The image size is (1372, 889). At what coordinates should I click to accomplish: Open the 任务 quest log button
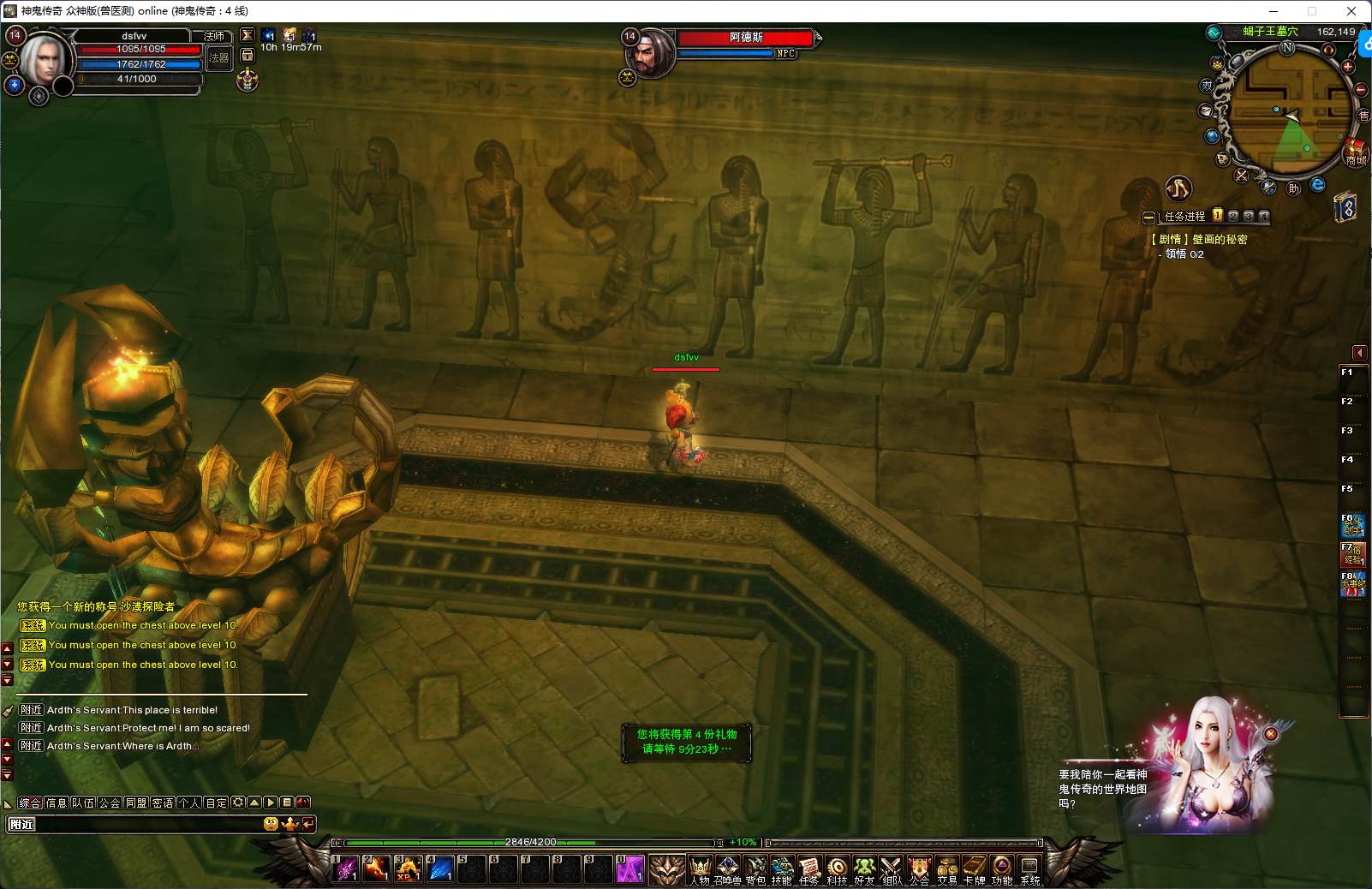809,868
